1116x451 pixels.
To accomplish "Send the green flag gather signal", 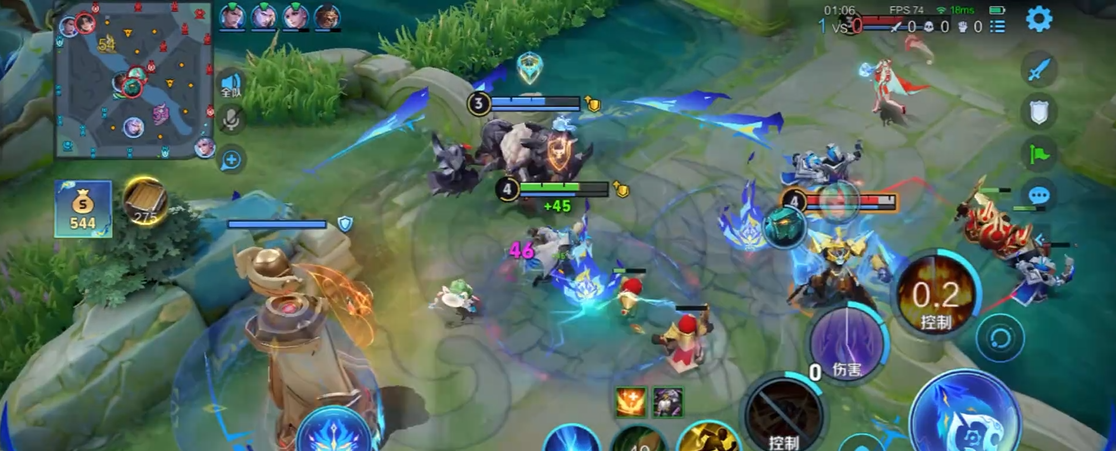I will point(1039,153).
